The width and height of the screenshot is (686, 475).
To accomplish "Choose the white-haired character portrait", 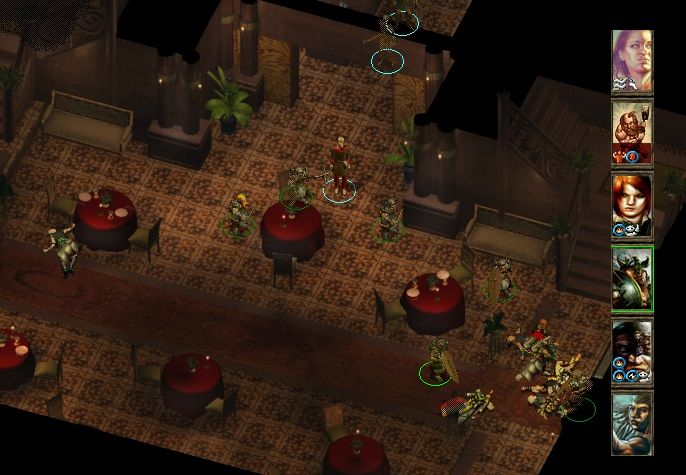I will tap(632, 423).
